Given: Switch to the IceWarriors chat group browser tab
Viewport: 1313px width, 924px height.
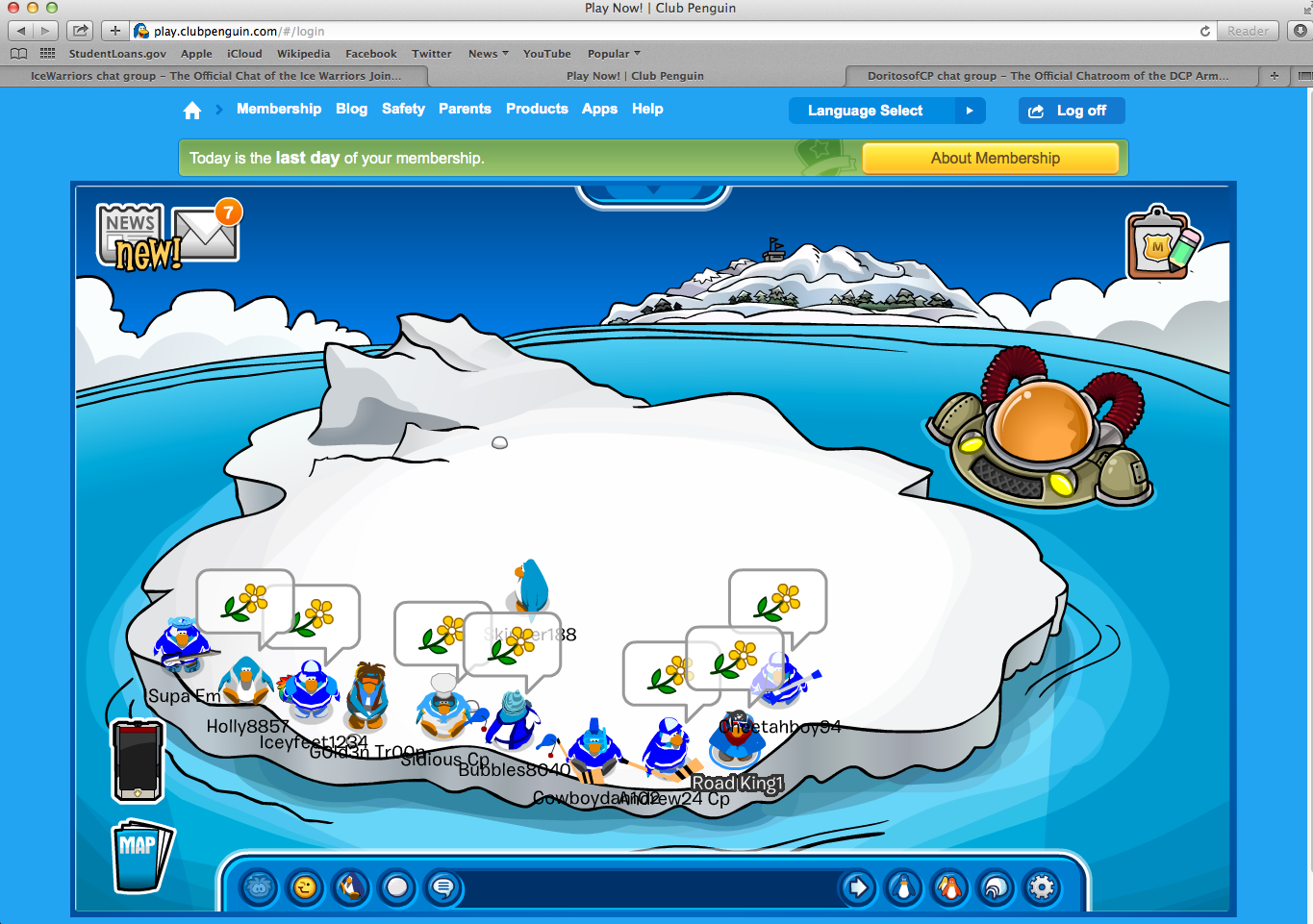Looking at the screenshot, I should coord(215,76).
